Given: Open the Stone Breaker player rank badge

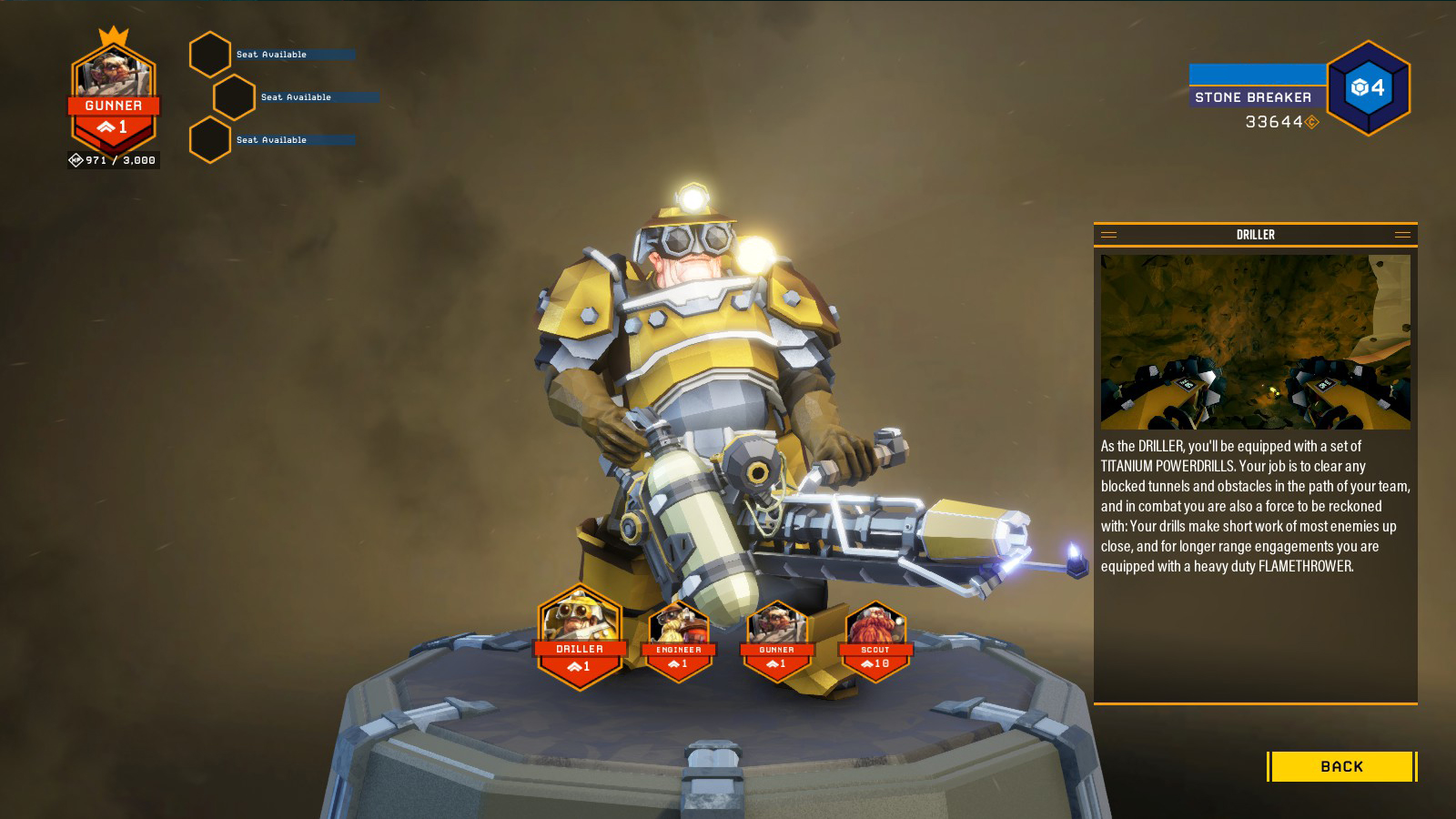Looking at the screenshot, I should pyautogui.click(x=1367, y=88).
